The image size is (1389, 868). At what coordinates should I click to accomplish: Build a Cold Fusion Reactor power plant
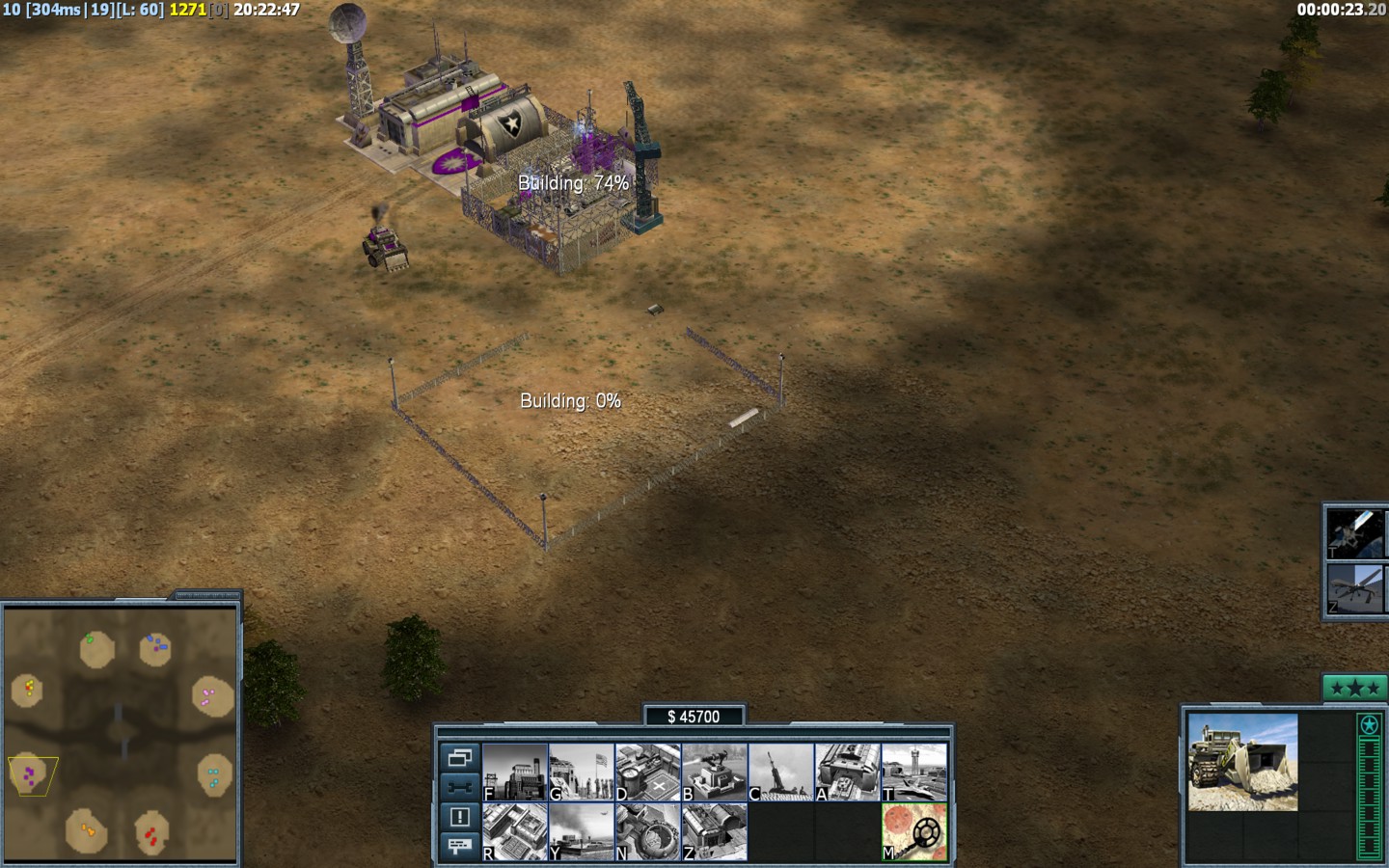click(515, 772)
